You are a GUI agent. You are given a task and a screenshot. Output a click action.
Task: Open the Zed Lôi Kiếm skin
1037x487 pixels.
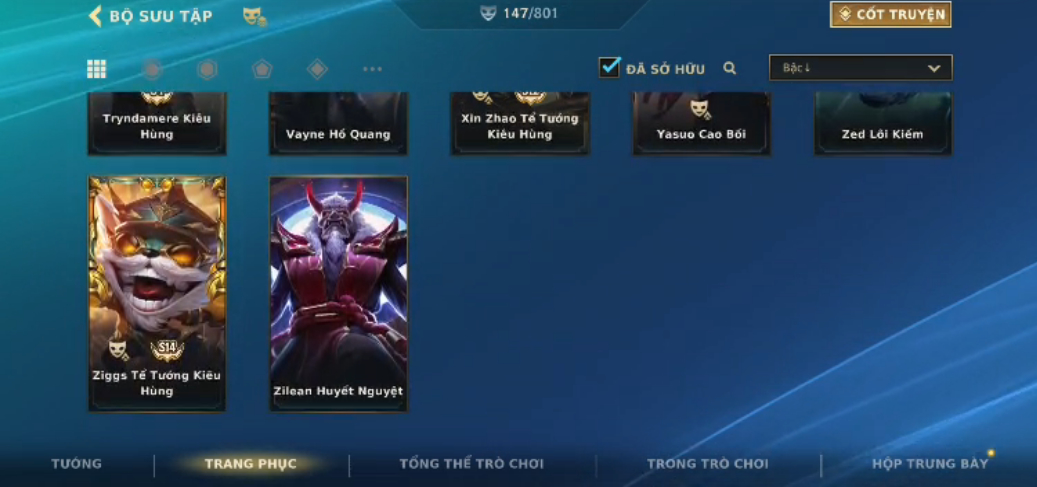click(x=882, y=124)
